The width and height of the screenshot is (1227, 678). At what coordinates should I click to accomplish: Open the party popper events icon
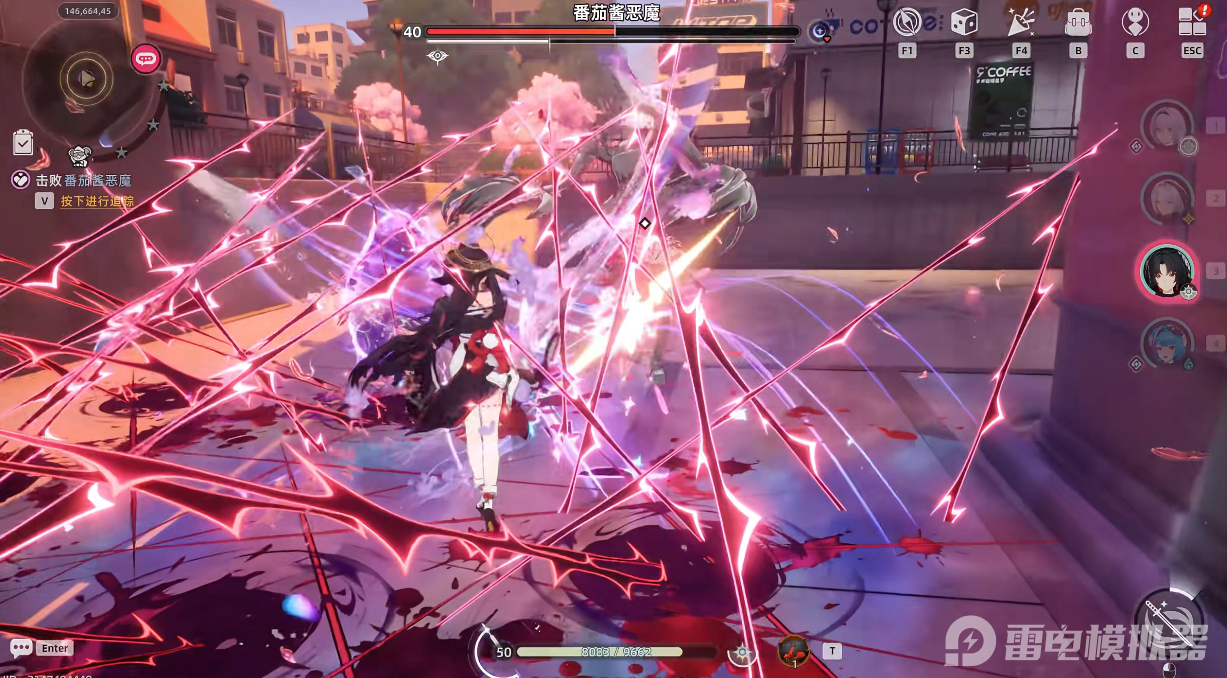tap(1021, 22)
